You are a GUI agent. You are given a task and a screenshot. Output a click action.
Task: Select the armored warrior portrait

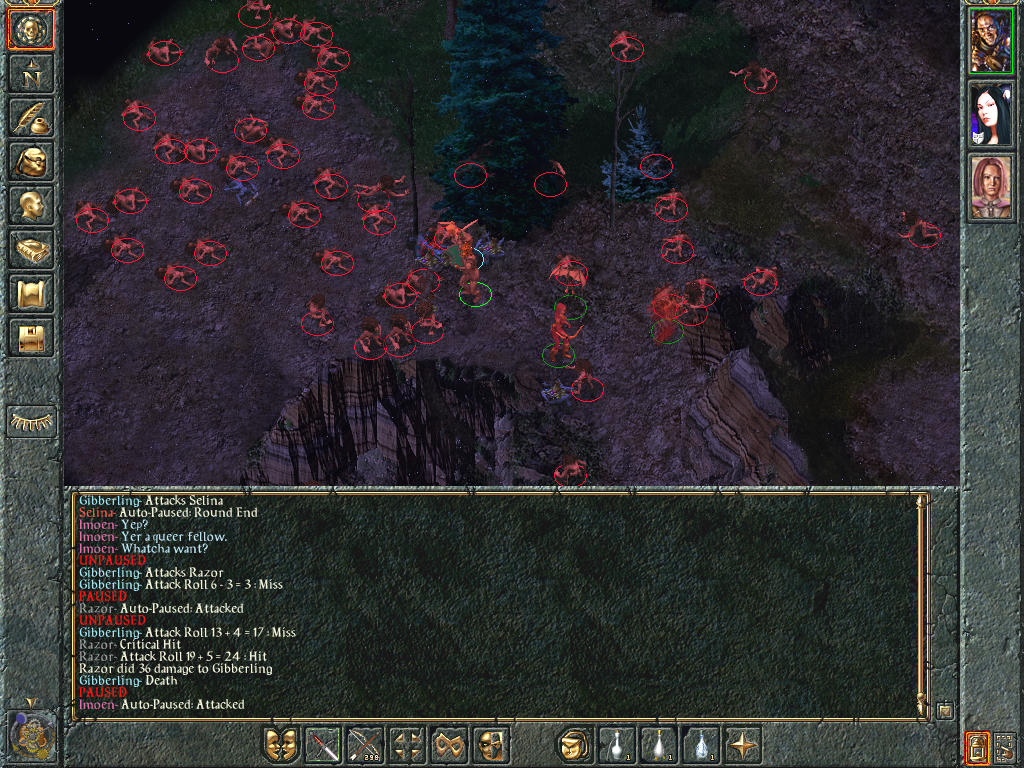(991, 43)
